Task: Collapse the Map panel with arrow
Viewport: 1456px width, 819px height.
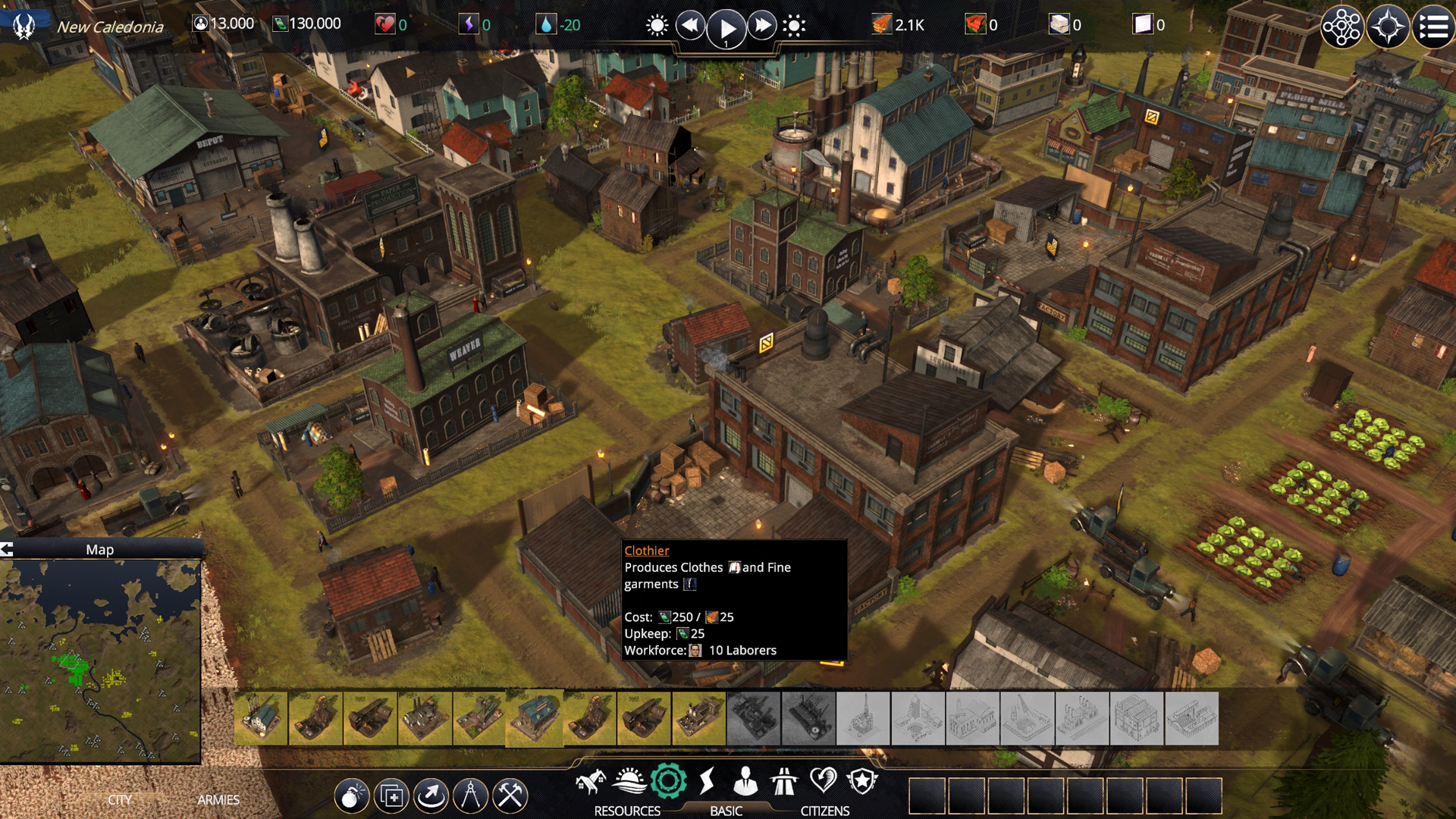Action: coord(8,550)
